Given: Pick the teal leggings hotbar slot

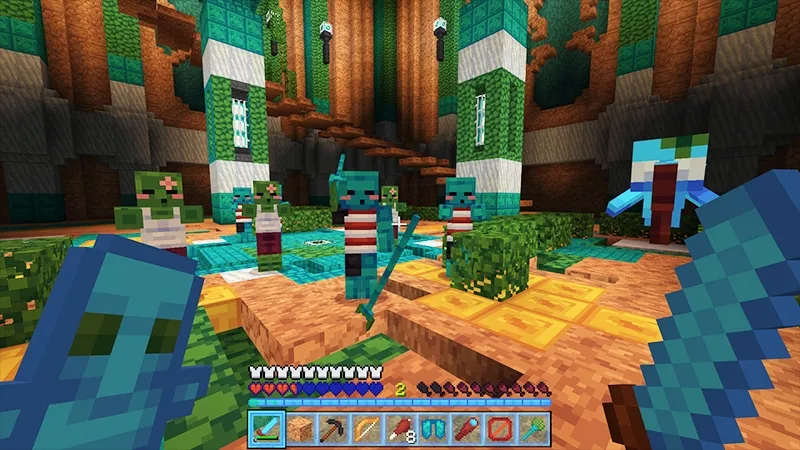Looking at the screenshot, I should (x=433, y=428).
